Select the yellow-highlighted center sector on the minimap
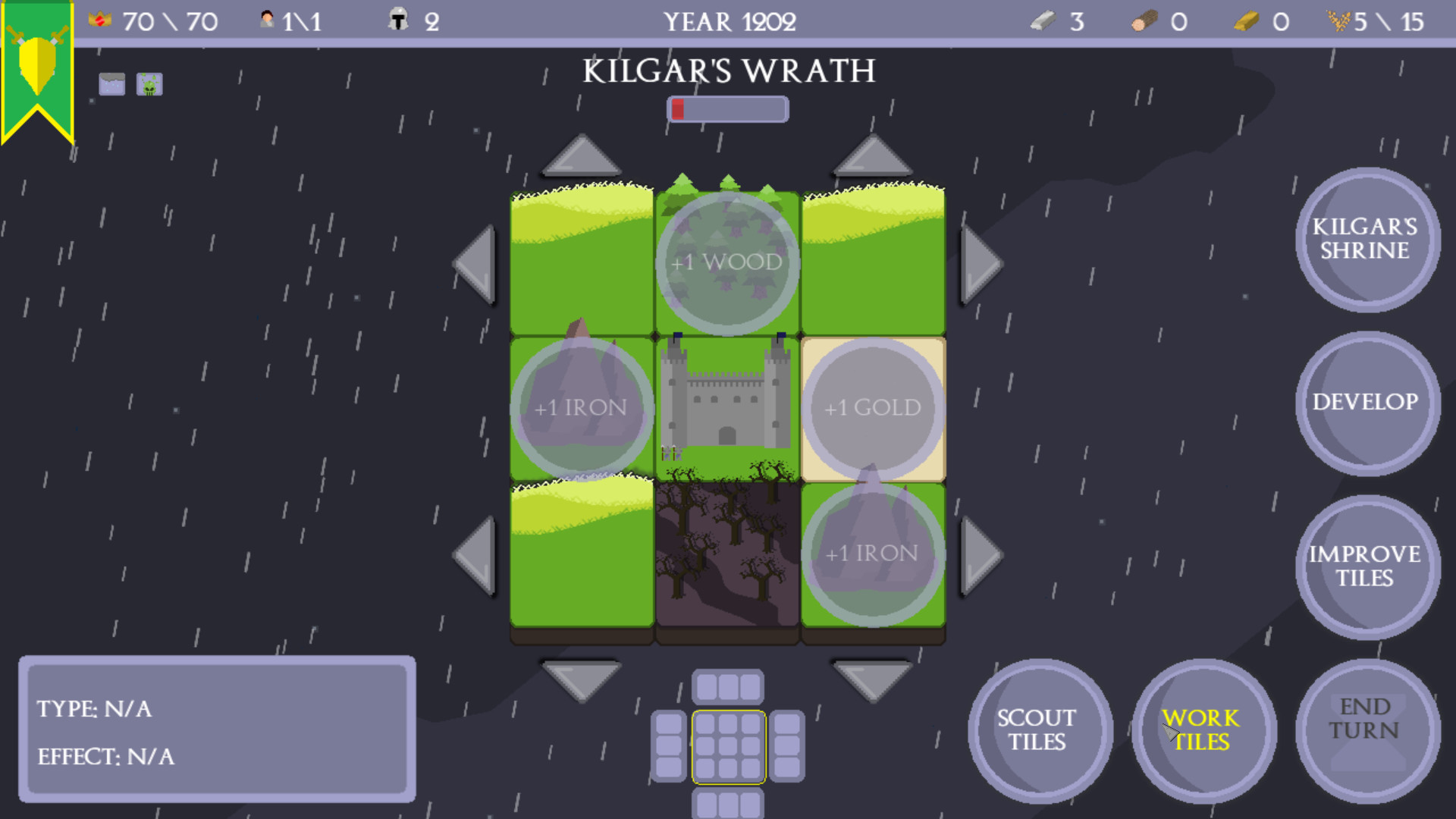 coord(729,745)
